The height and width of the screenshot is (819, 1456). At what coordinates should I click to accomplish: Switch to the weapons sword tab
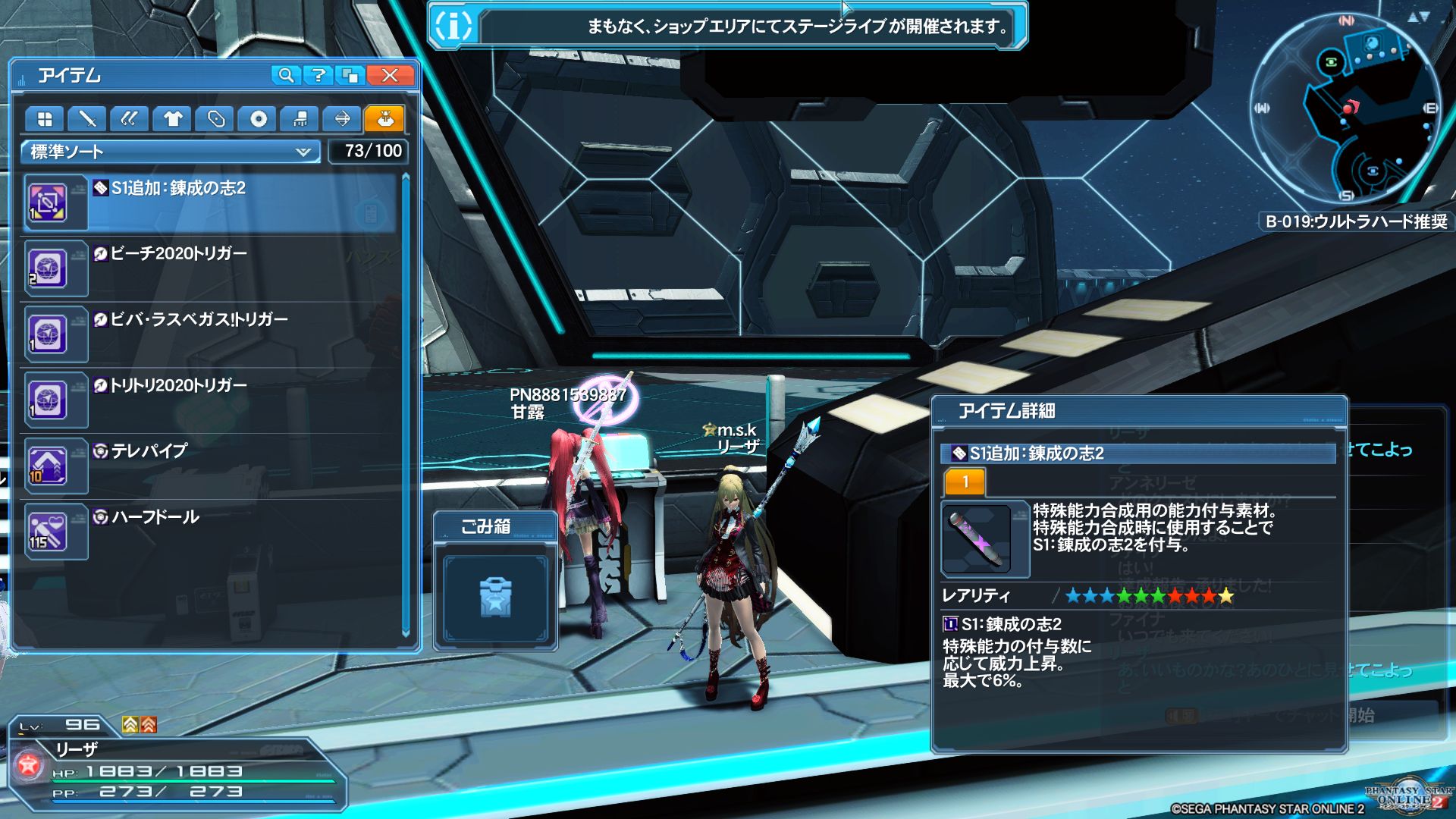(87, 119)
